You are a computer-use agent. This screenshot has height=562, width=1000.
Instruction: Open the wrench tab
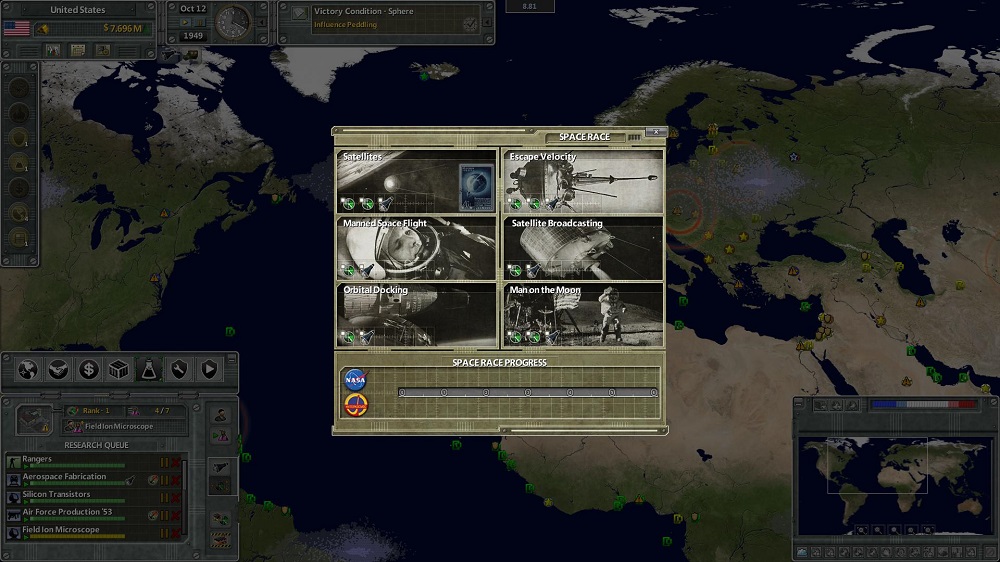click(x=178, y=370)
